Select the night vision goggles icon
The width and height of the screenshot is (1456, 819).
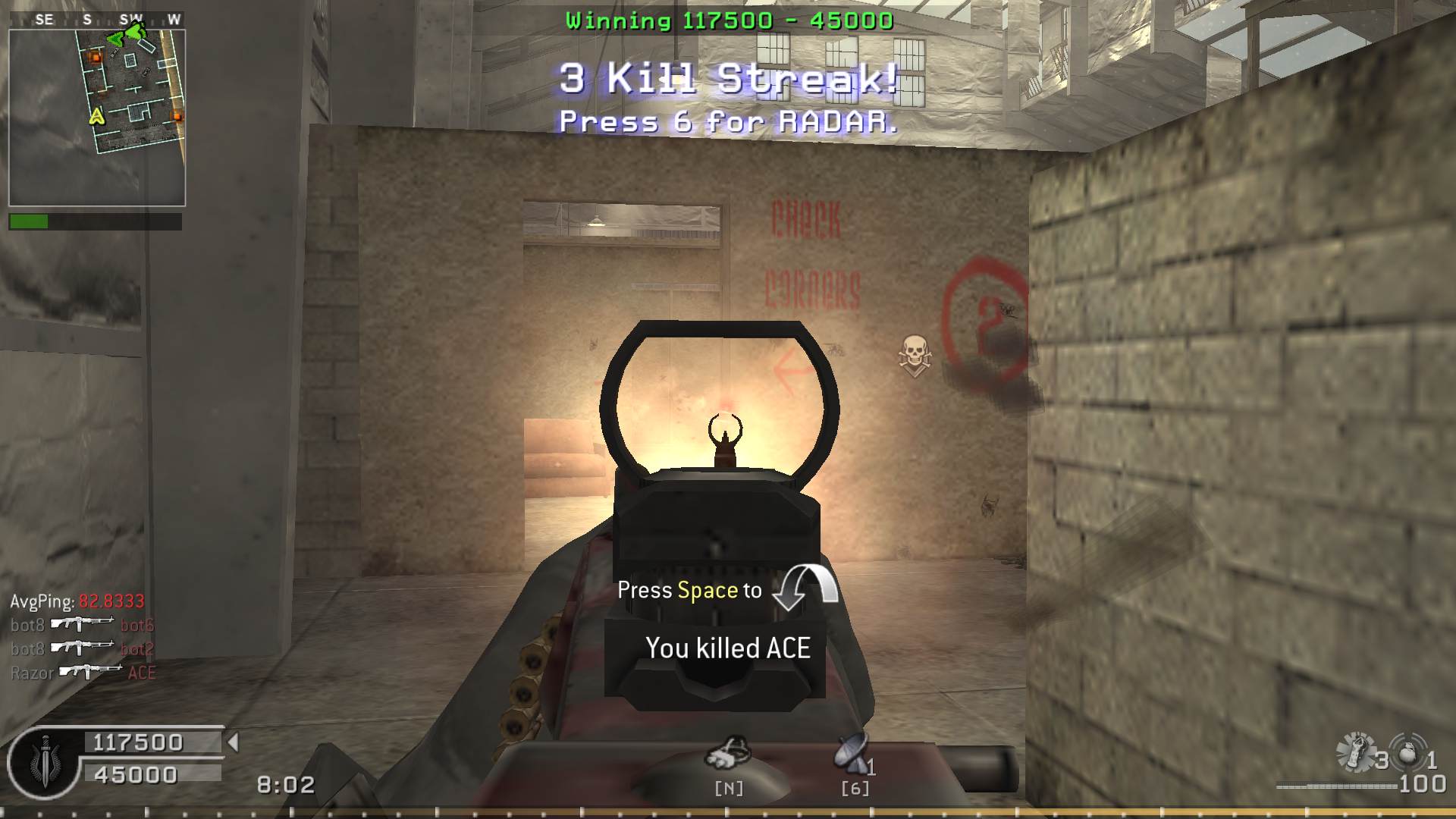tap(728, 753)
